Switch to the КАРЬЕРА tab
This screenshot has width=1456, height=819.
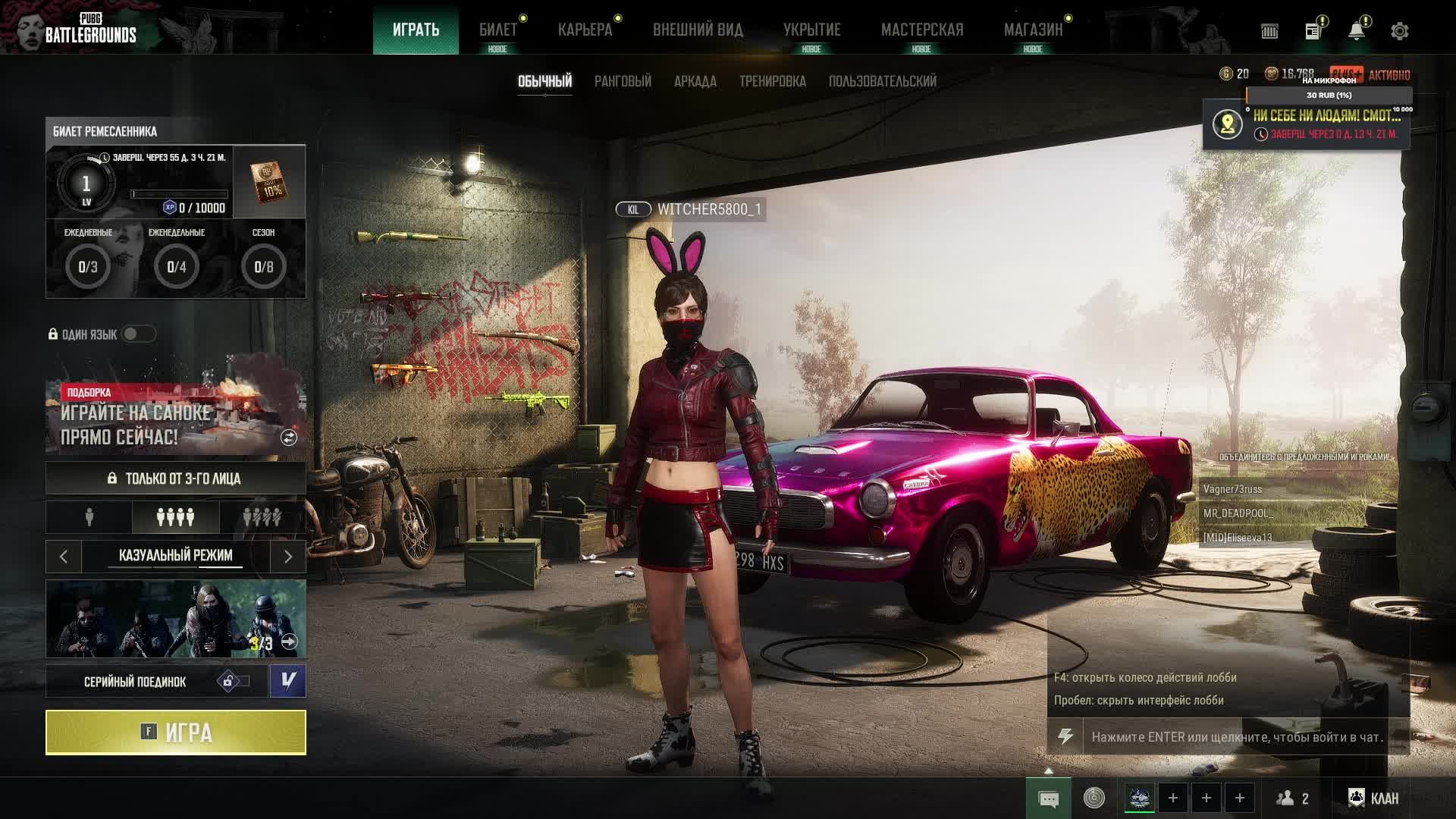point(585,30)
